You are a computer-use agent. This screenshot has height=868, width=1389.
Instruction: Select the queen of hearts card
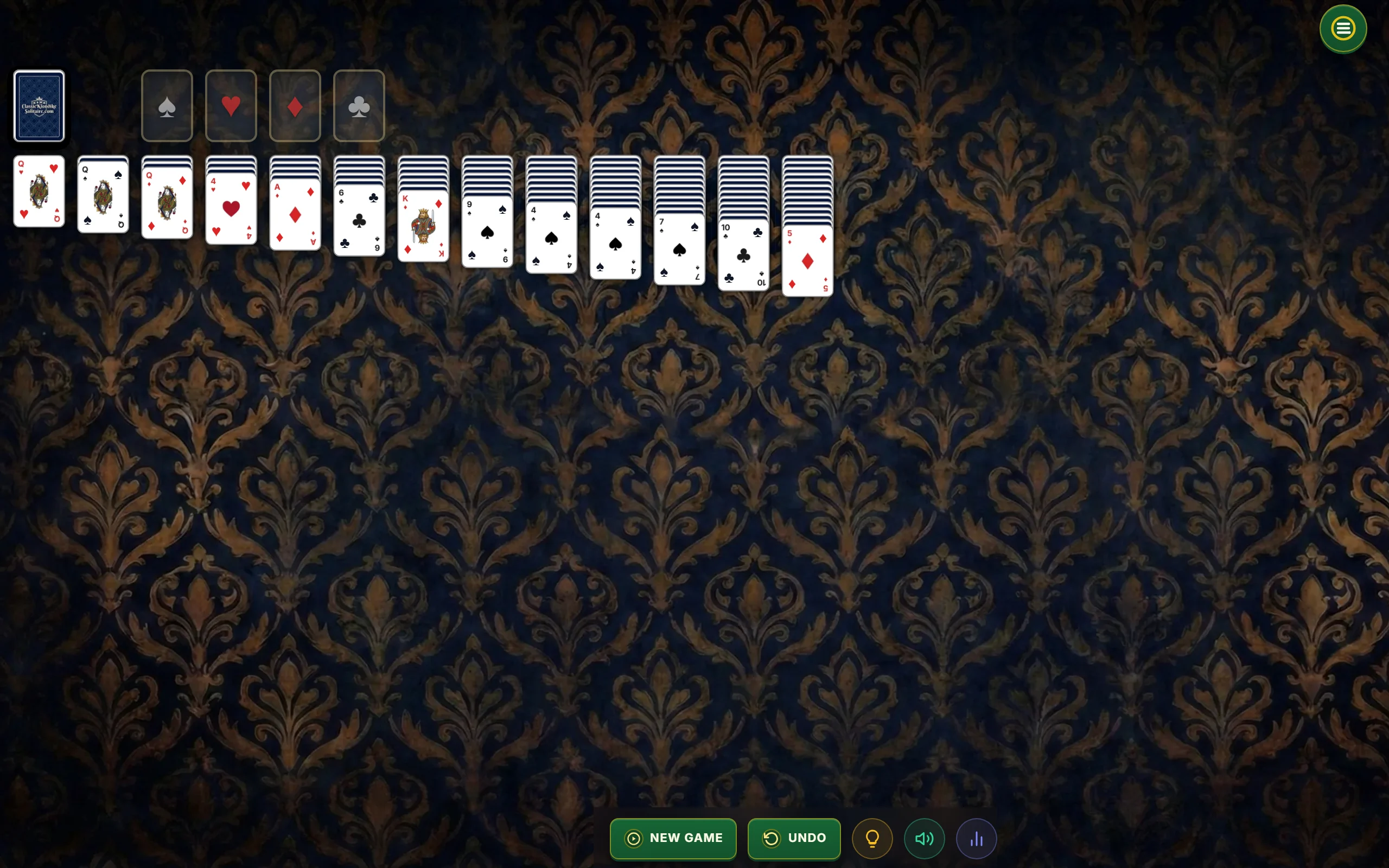tap(39, 192)
